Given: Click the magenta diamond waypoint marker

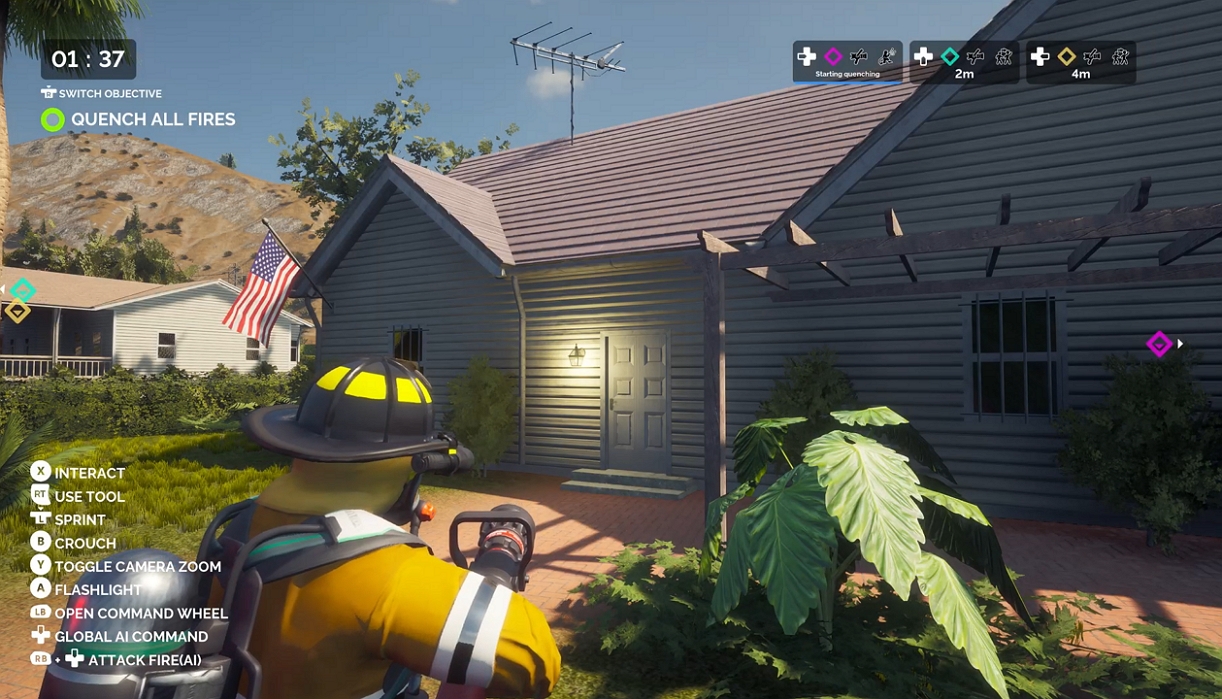Looking at the screenshot, I should point(1159,344).
